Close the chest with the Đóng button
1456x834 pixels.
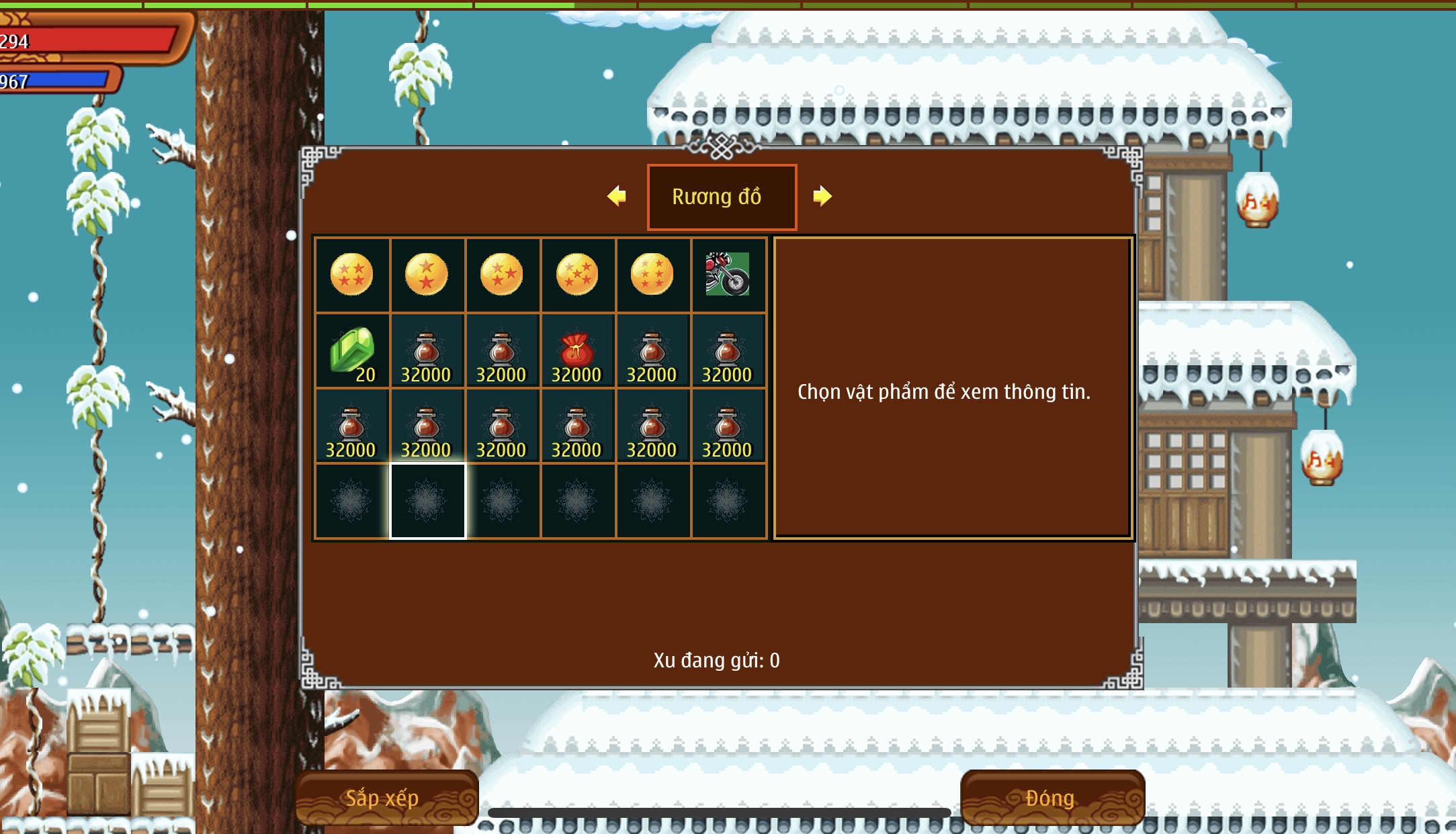click(1052, 798)
